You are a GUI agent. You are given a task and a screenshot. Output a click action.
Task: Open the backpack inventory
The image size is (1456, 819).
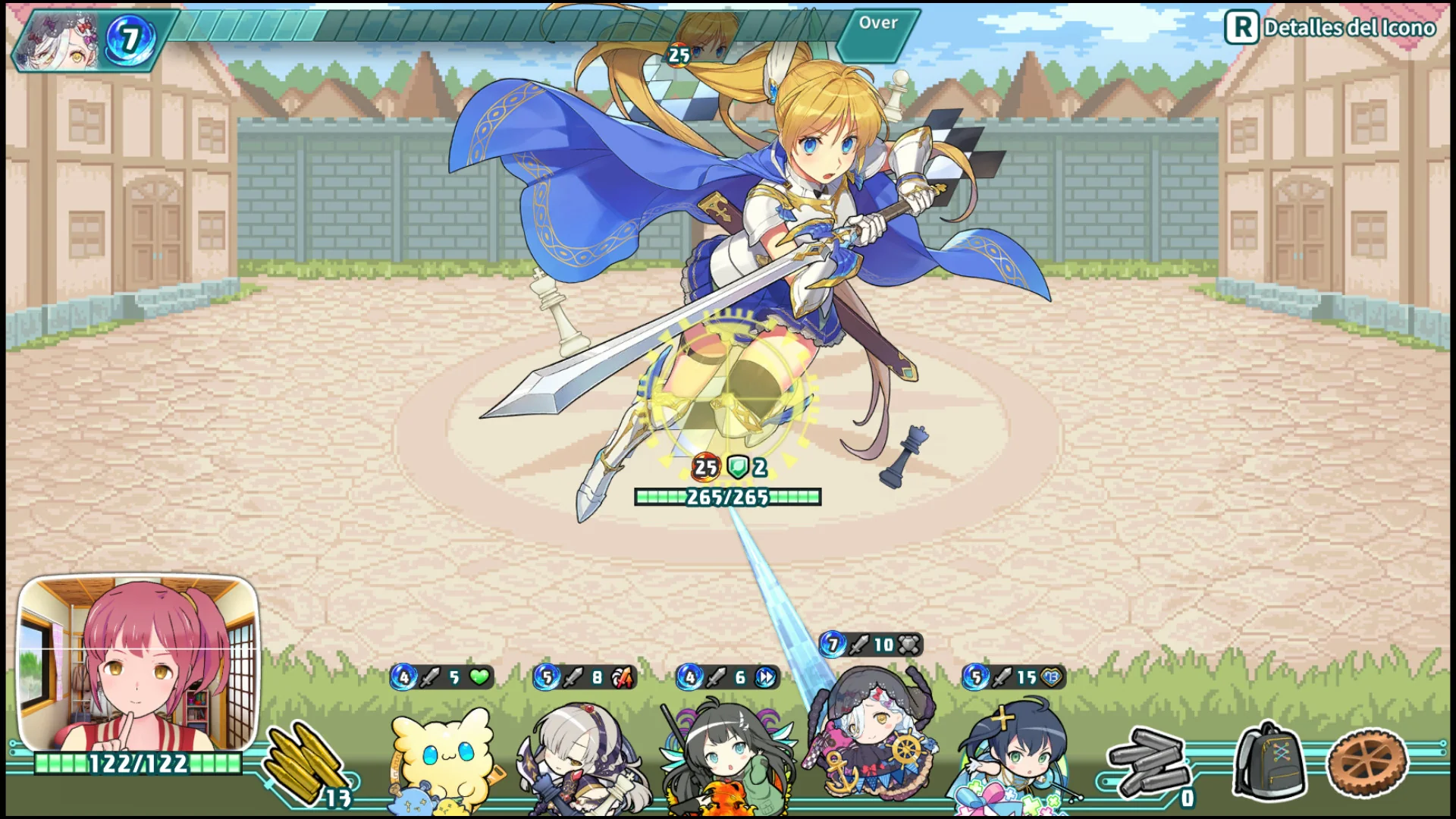coord(1271,761)
